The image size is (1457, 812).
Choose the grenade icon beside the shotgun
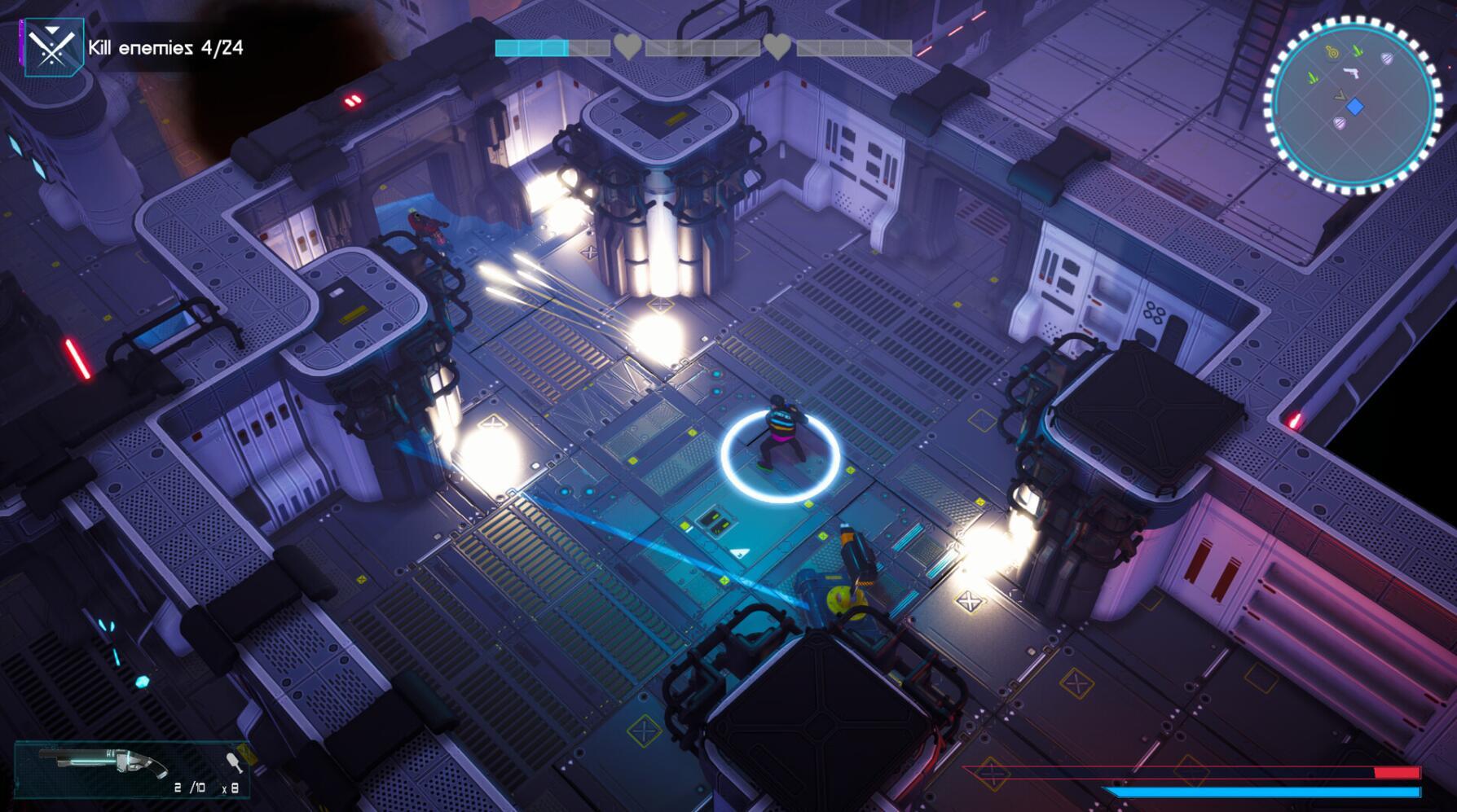pos(235,762)
